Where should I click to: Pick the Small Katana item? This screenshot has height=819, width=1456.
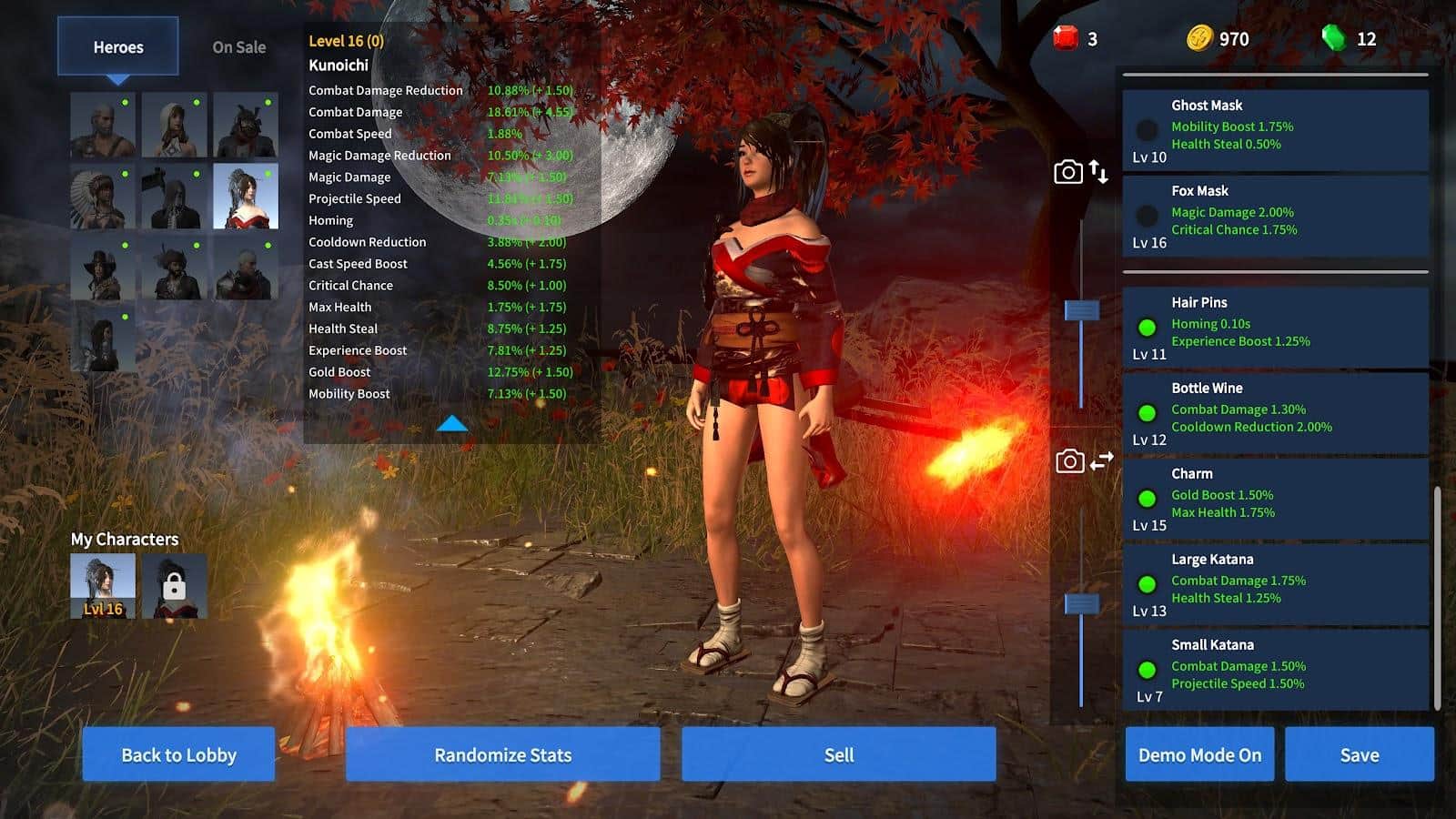pyautogui.click(x=1274, y=670)
